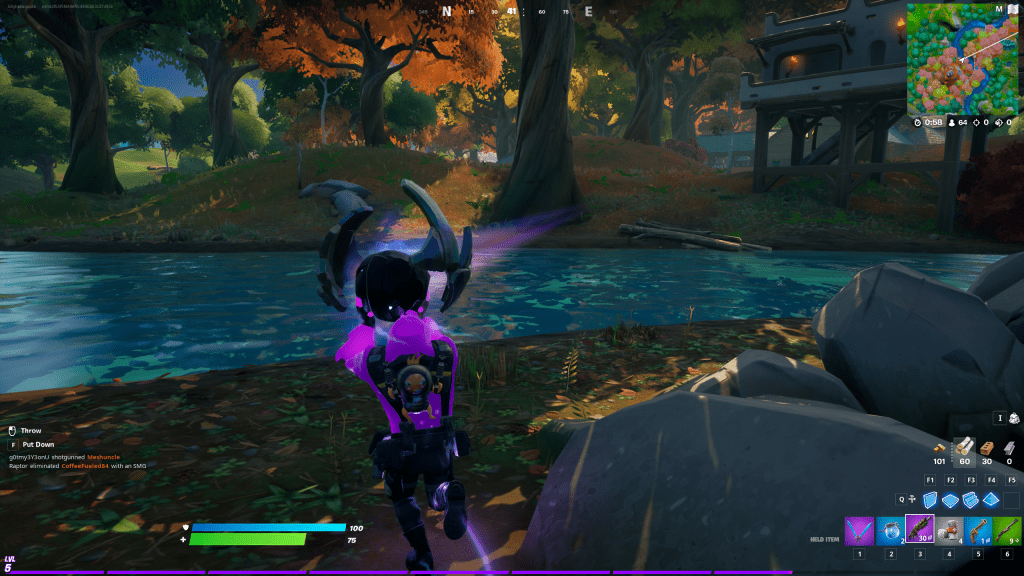The image size is (1024, 576).
Task: Switch to brick building material
Action: (988, 447)
